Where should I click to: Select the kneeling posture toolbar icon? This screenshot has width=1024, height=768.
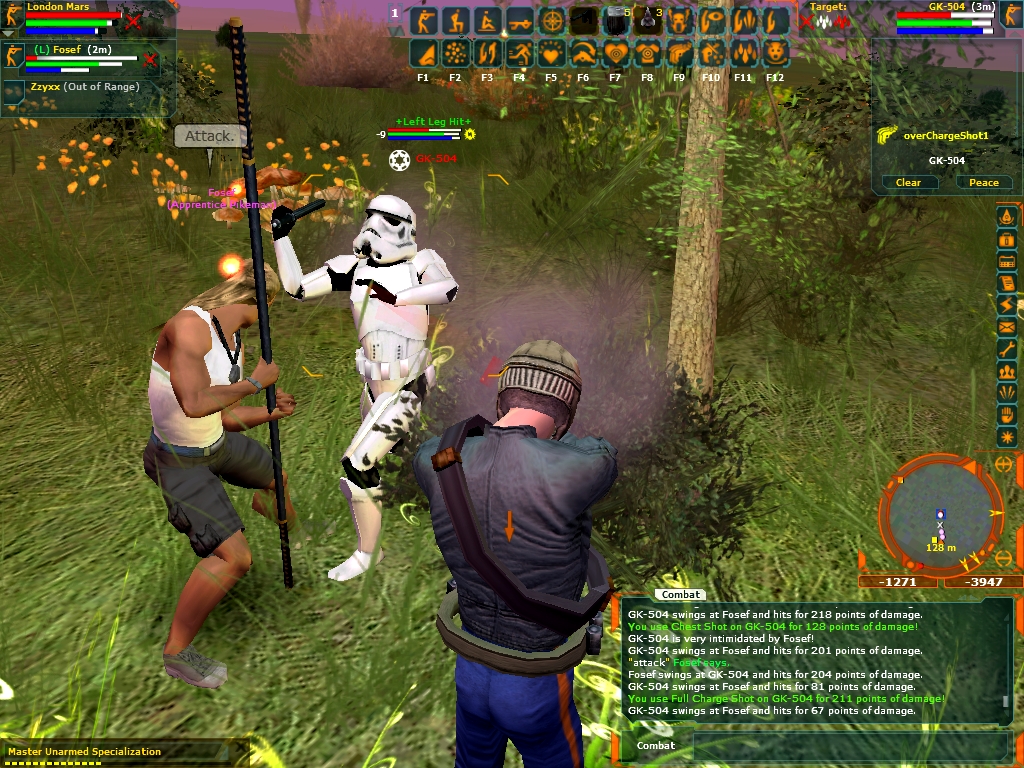tap(456, 20)
